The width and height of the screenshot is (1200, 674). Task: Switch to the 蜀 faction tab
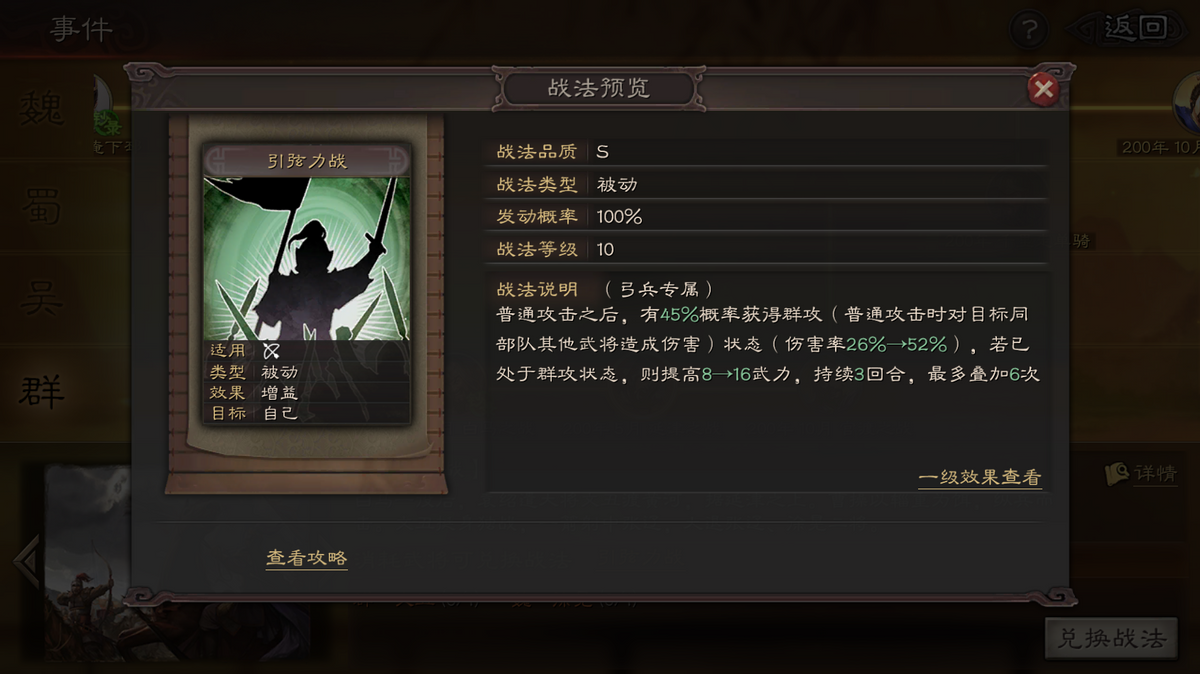(x=41, y=208)
